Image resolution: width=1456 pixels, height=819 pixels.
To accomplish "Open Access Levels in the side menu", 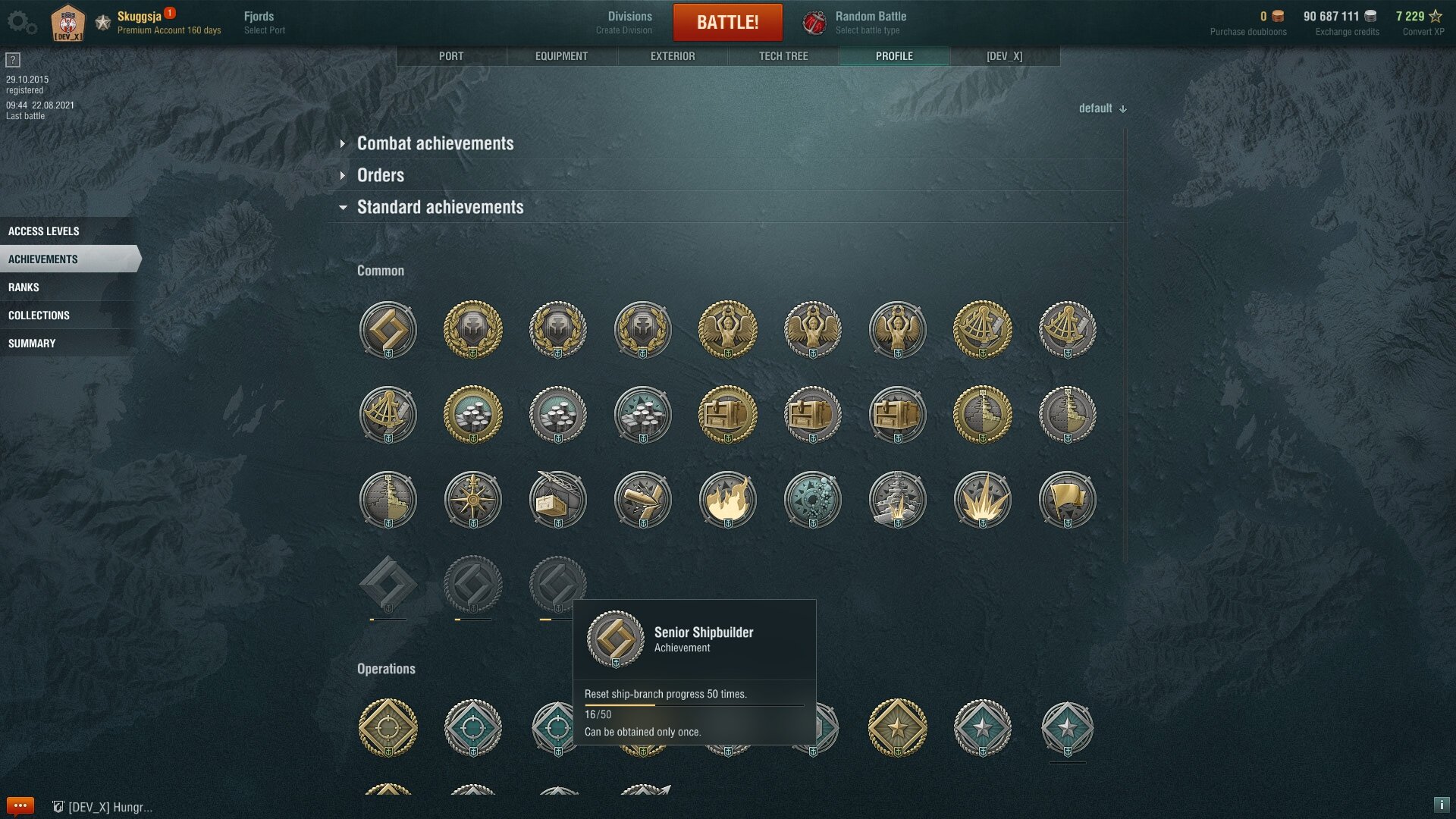I will click(x=44, y=231).
